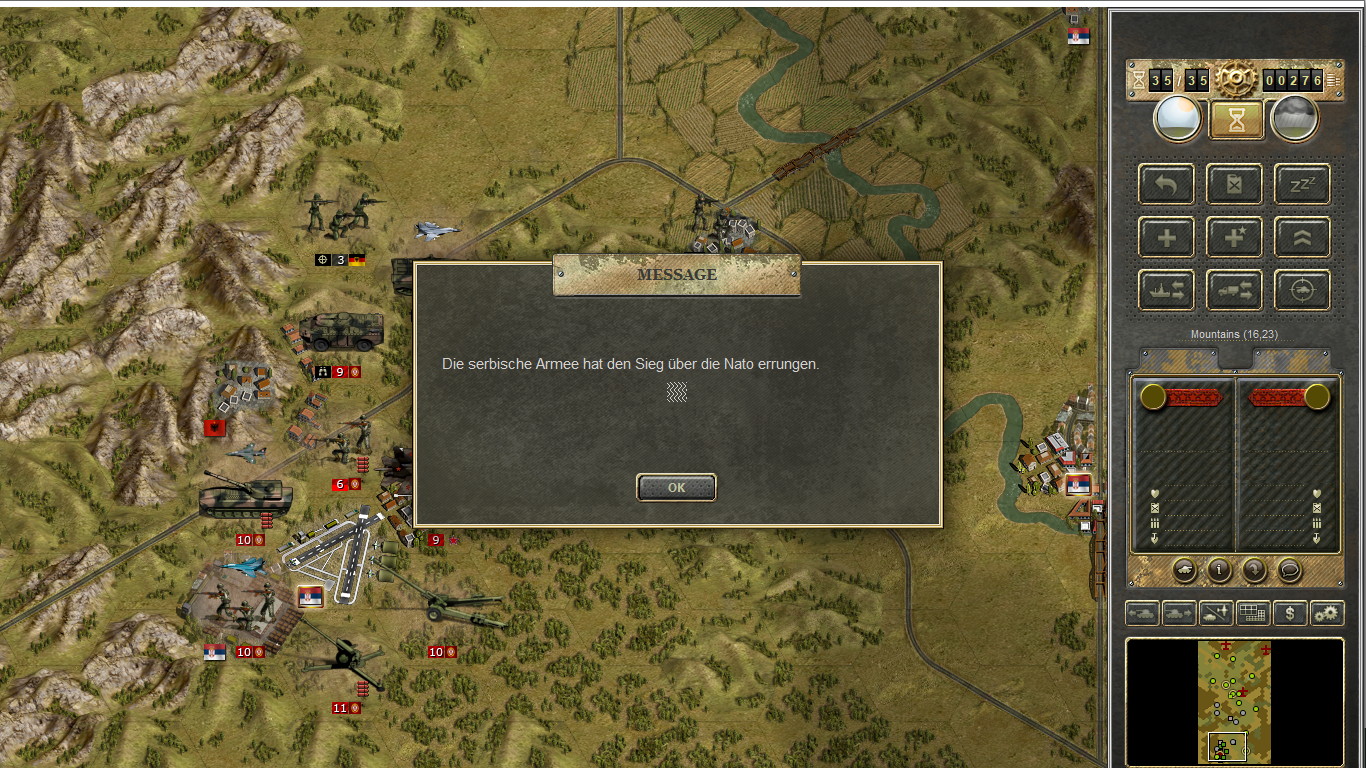Click the hourglass end turn button

click(x=1237, y=120)
